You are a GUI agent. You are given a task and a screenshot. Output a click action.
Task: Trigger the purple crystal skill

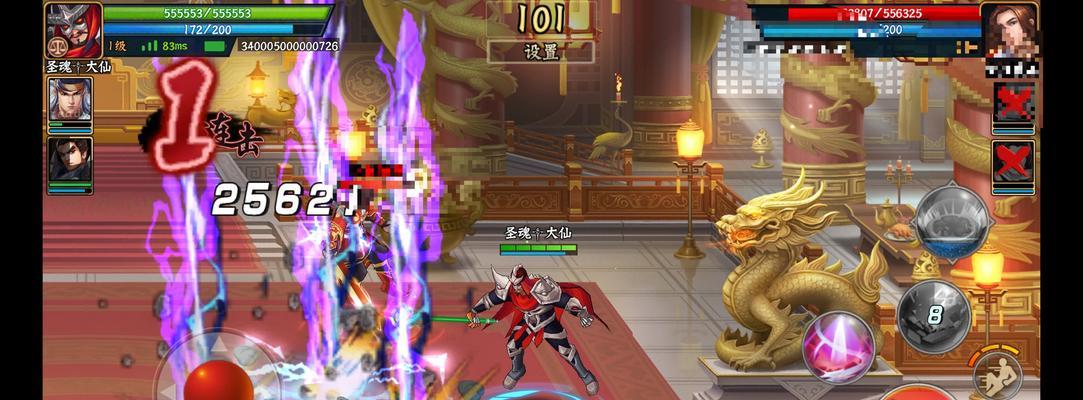(838, 345)
